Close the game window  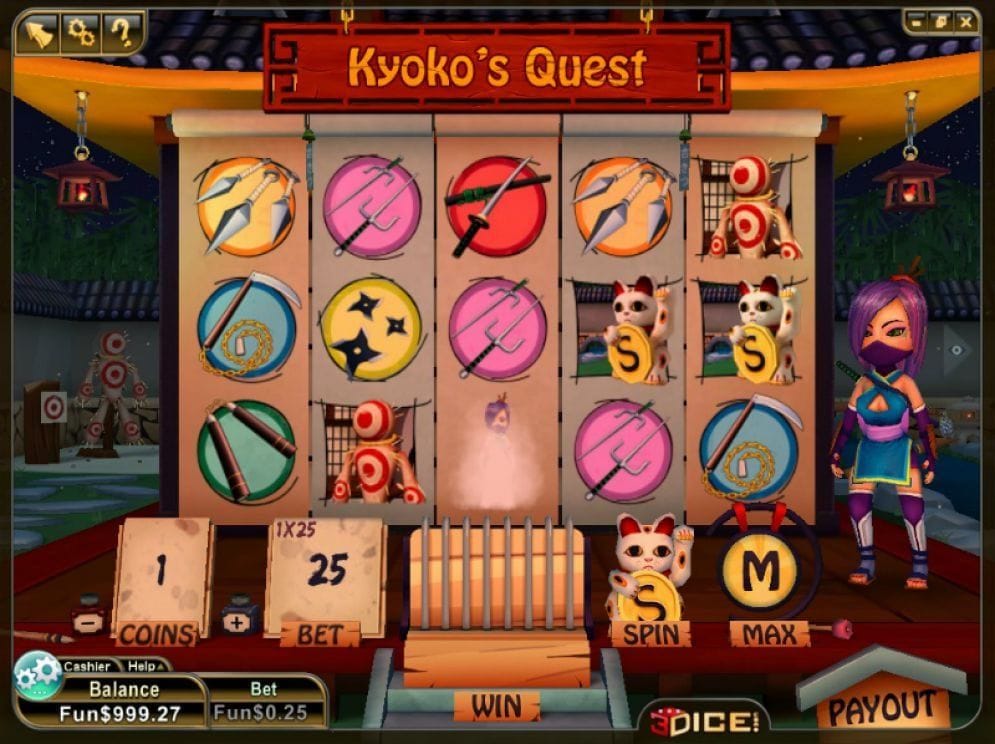pos(965,21)
